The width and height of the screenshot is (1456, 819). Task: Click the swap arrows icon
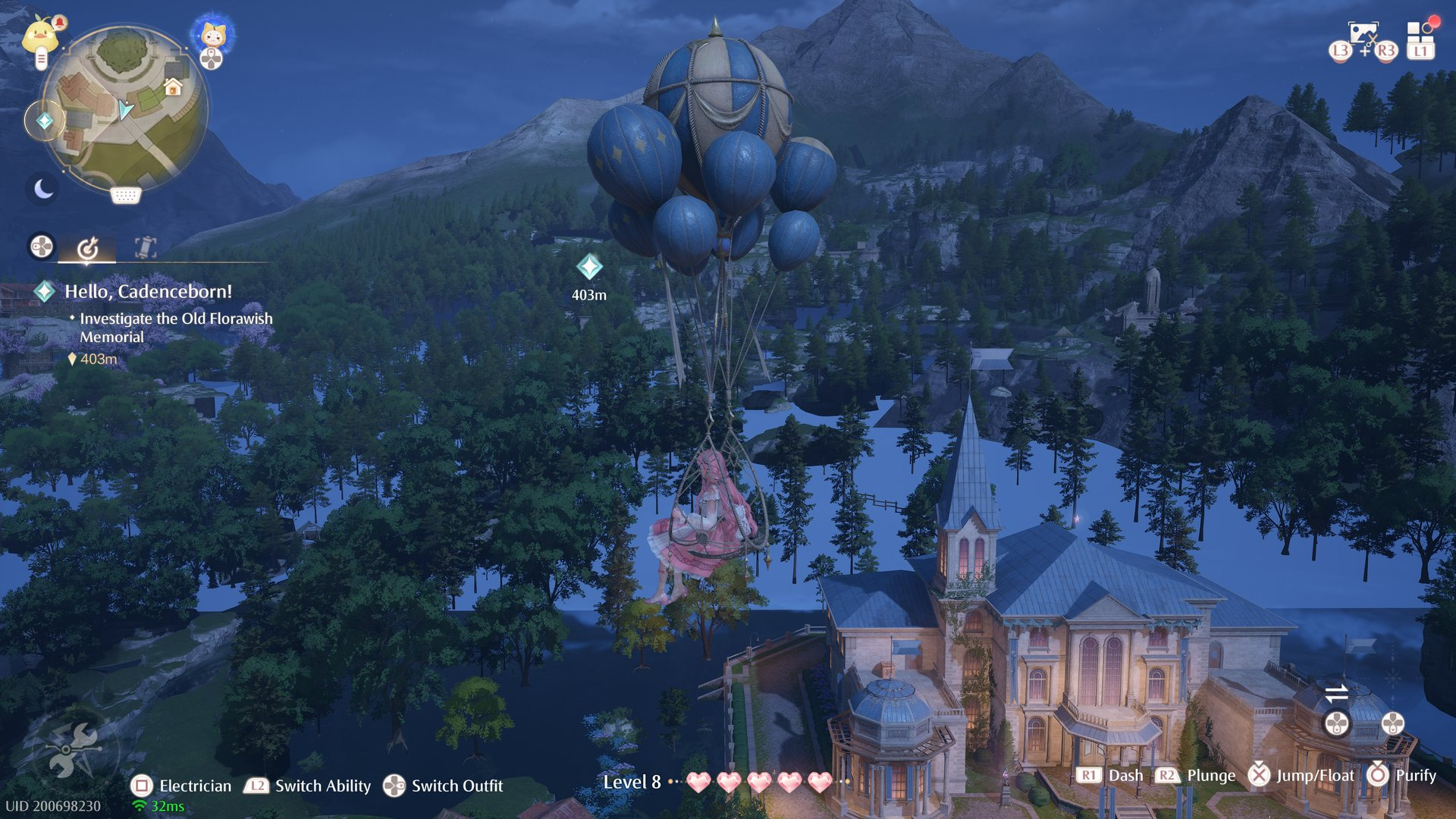pos(1336,692)
